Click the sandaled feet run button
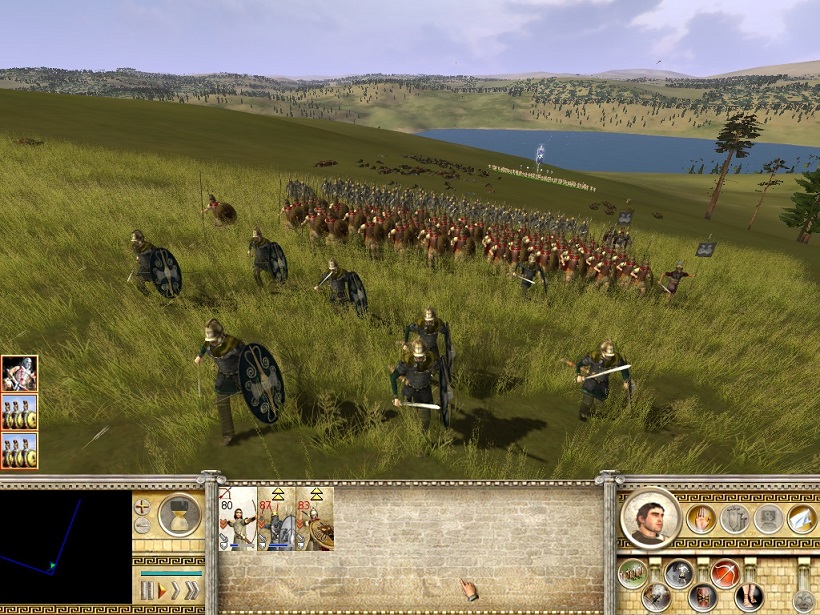This screenshot has width=820, height=615. pyautogui.click(x=750, y=596)
